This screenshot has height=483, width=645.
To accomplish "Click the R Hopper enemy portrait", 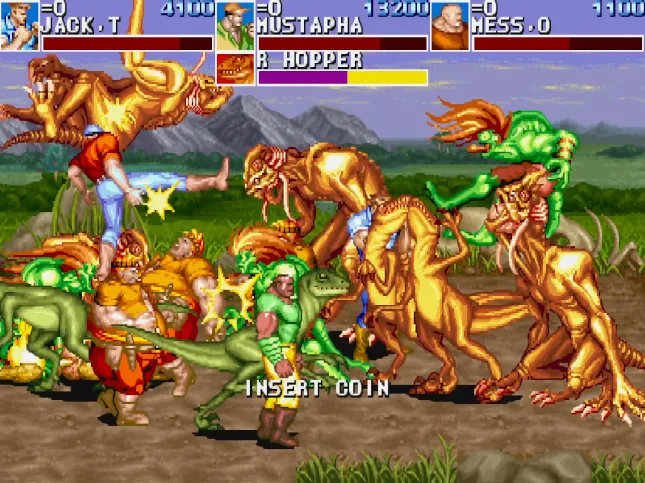I will coord(235,69).
